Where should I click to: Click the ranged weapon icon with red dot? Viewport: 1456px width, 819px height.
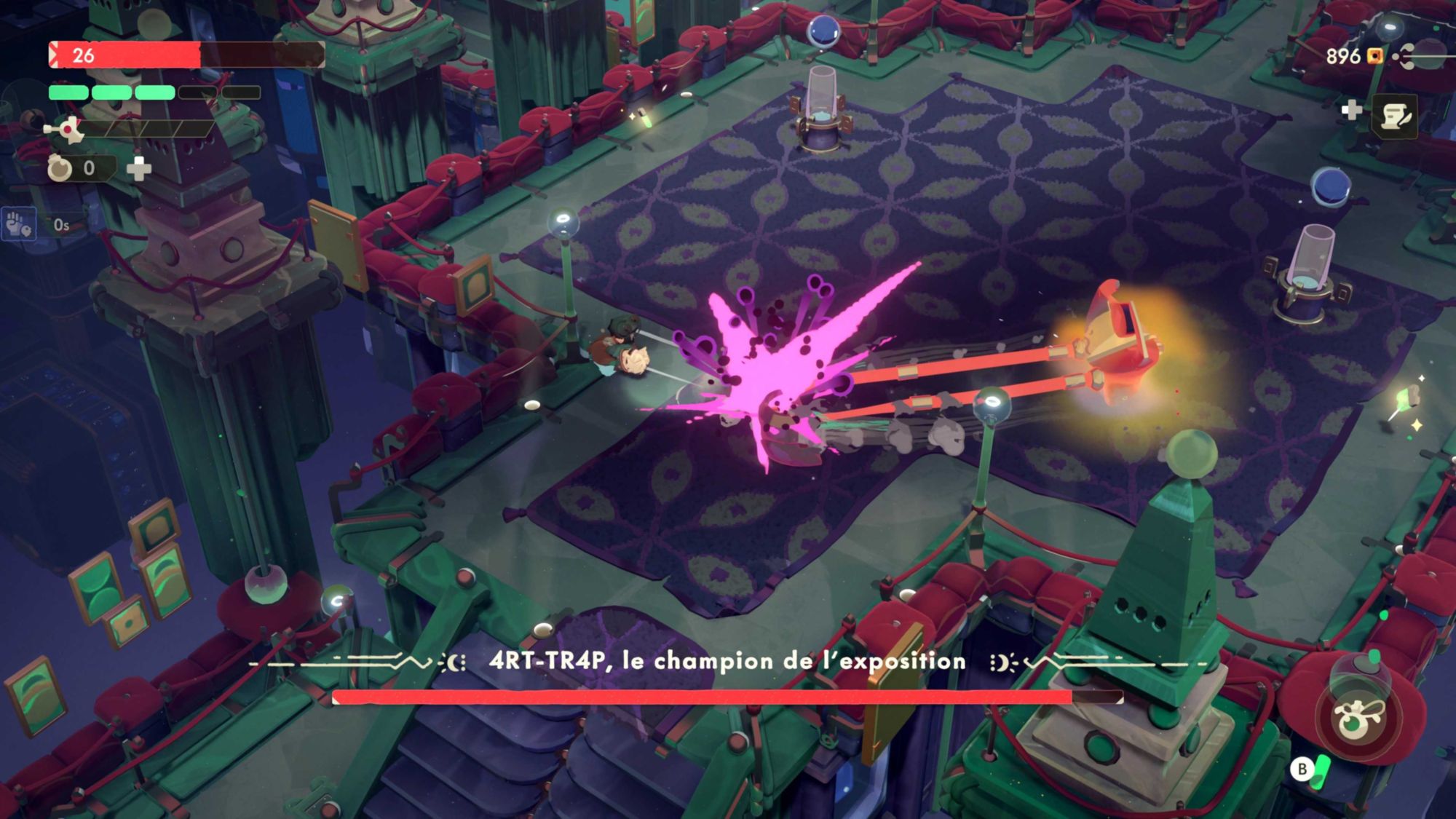tap(66, 130)
